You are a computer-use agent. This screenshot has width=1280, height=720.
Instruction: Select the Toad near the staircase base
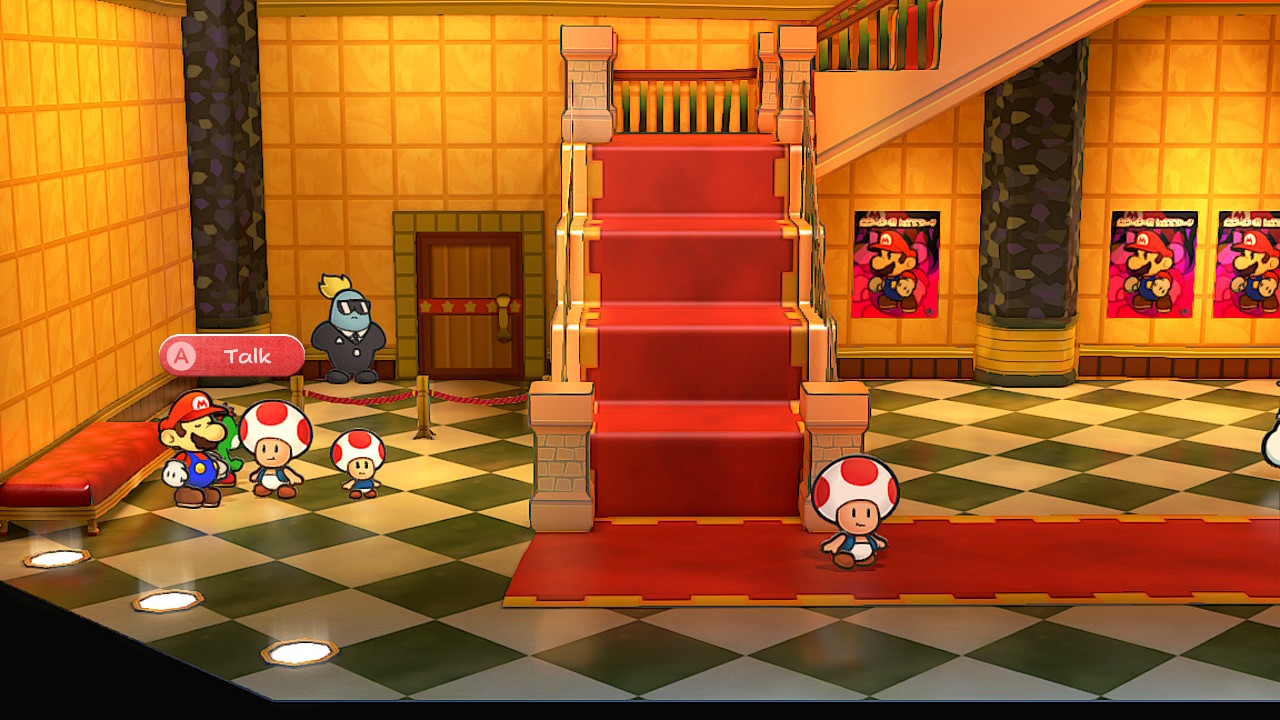(x=855, y=510)
